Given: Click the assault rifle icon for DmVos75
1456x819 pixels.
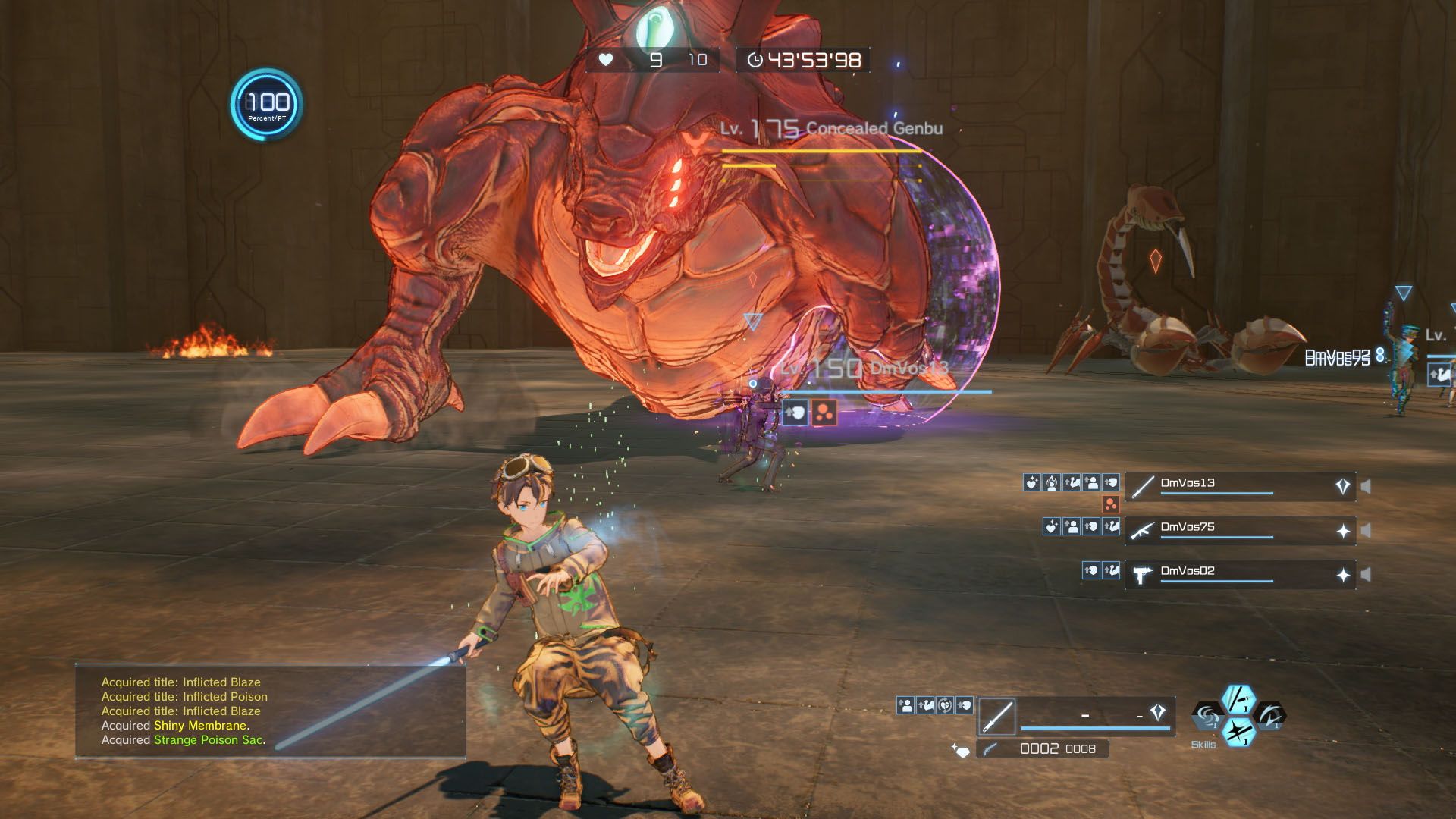Looking at the screenshot, I should (x=1144, y=531).
